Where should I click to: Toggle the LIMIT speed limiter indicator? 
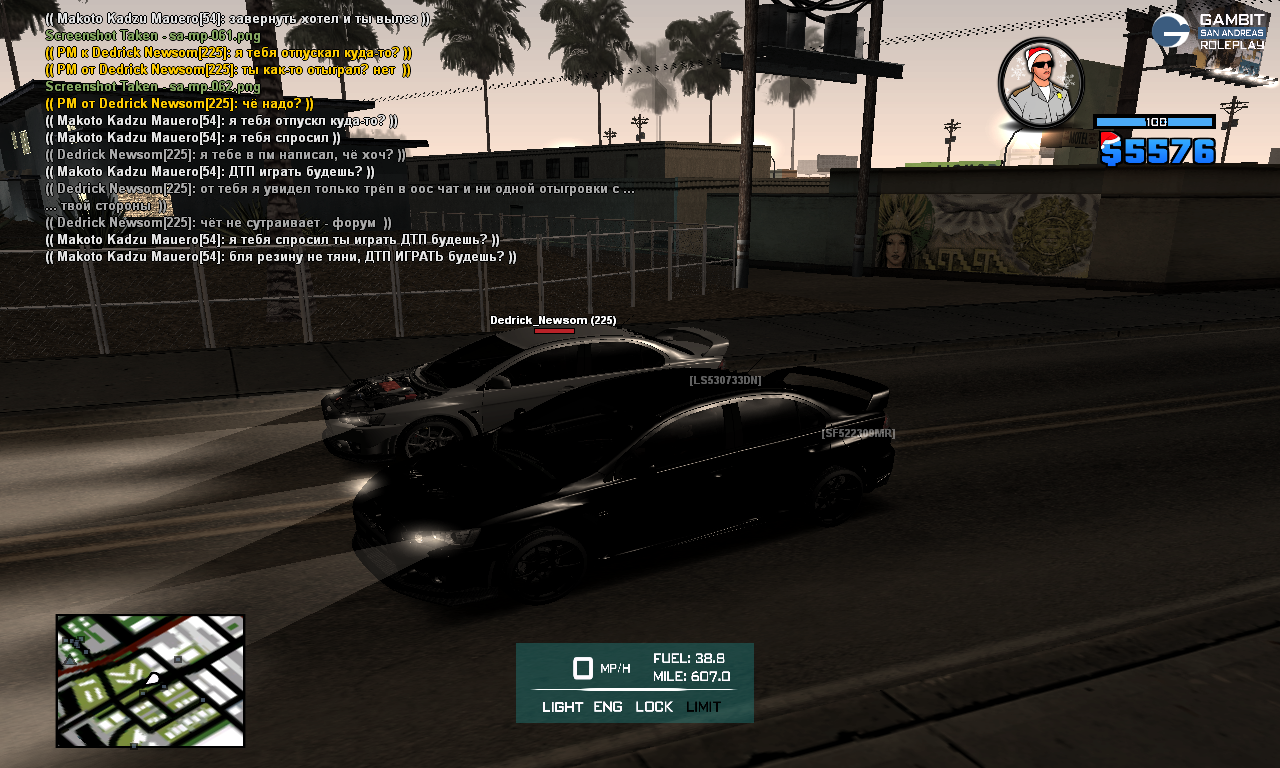[704, 707]
